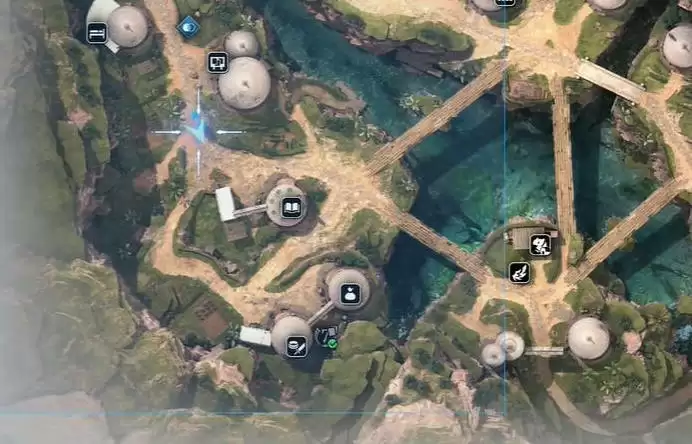Click the quest marker with green checkmark

coord(325,337)
